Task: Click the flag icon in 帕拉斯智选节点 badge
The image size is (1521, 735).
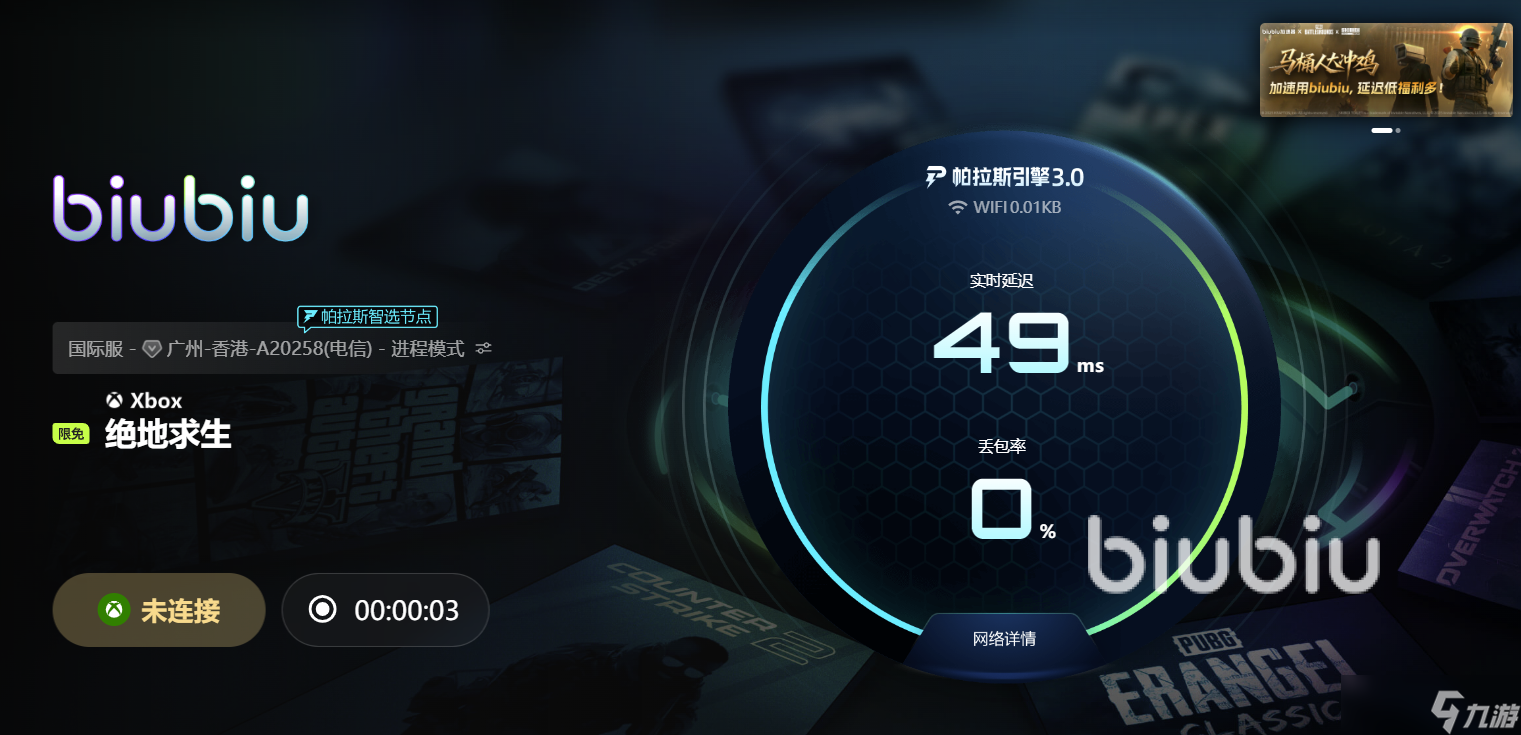Action: [309, 316]
